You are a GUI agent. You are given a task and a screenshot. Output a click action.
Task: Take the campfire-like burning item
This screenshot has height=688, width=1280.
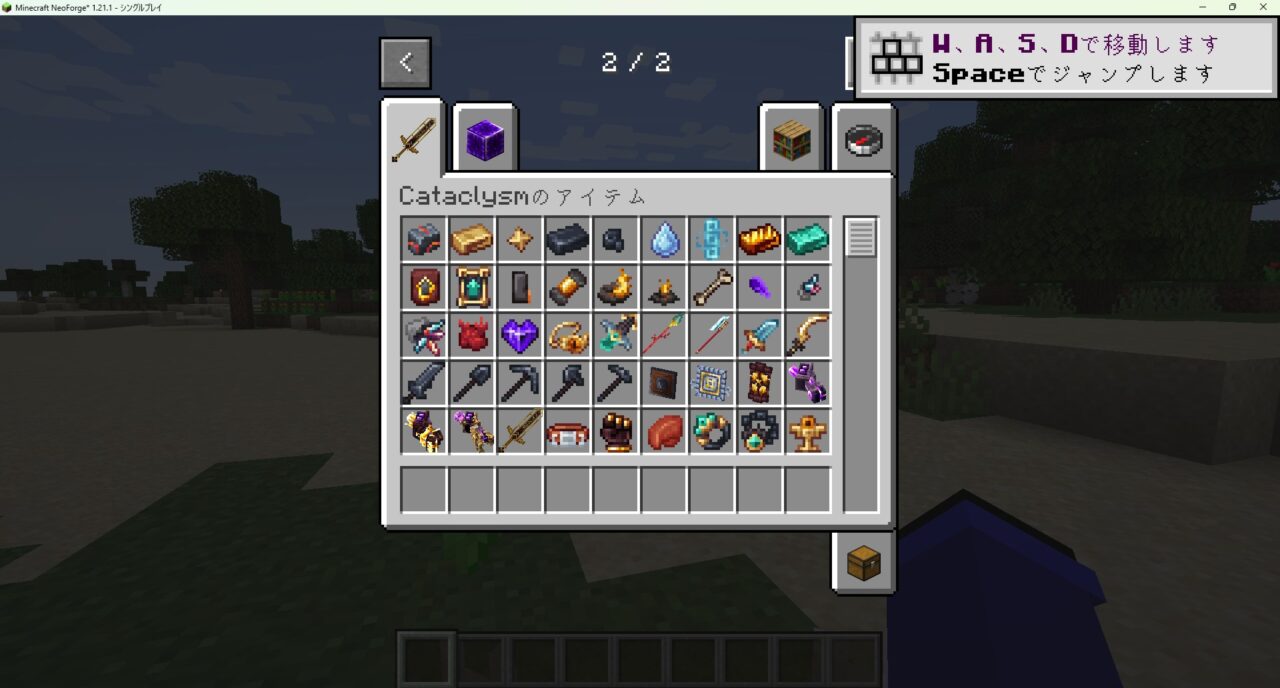[664, 288]
